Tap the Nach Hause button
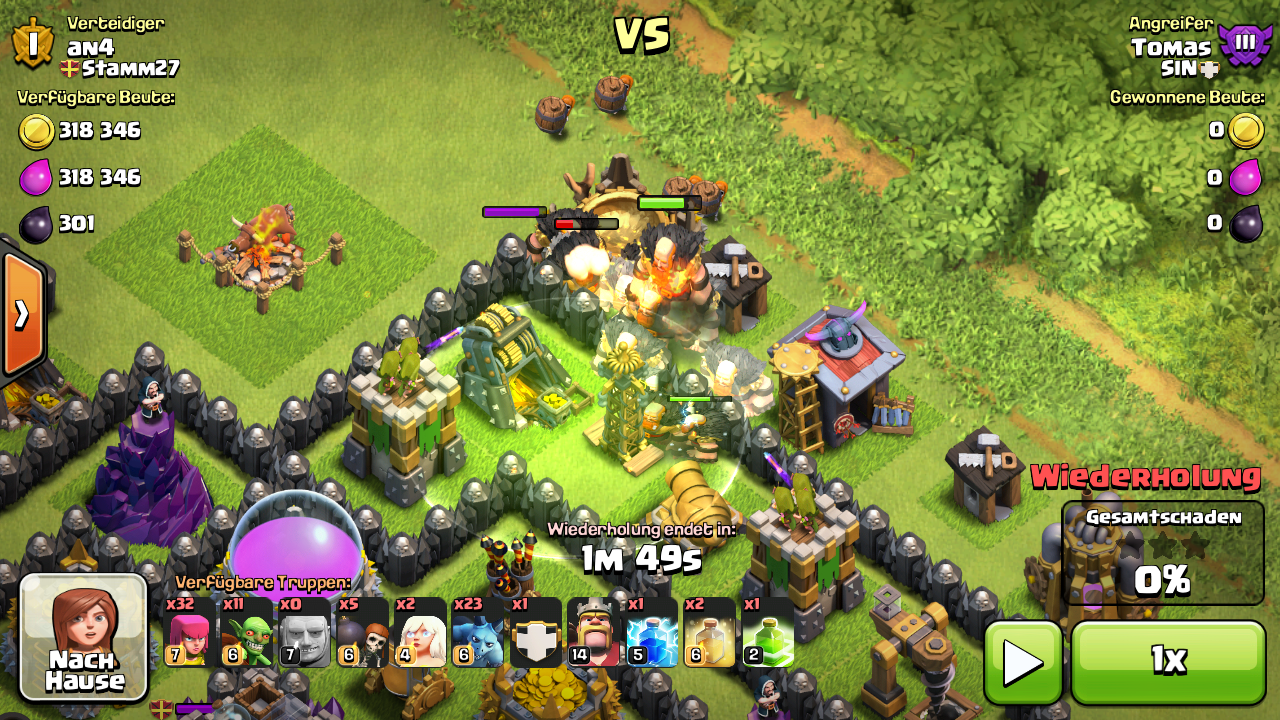The height and width of the screenshot is (720, 1280). coord(84,636)
